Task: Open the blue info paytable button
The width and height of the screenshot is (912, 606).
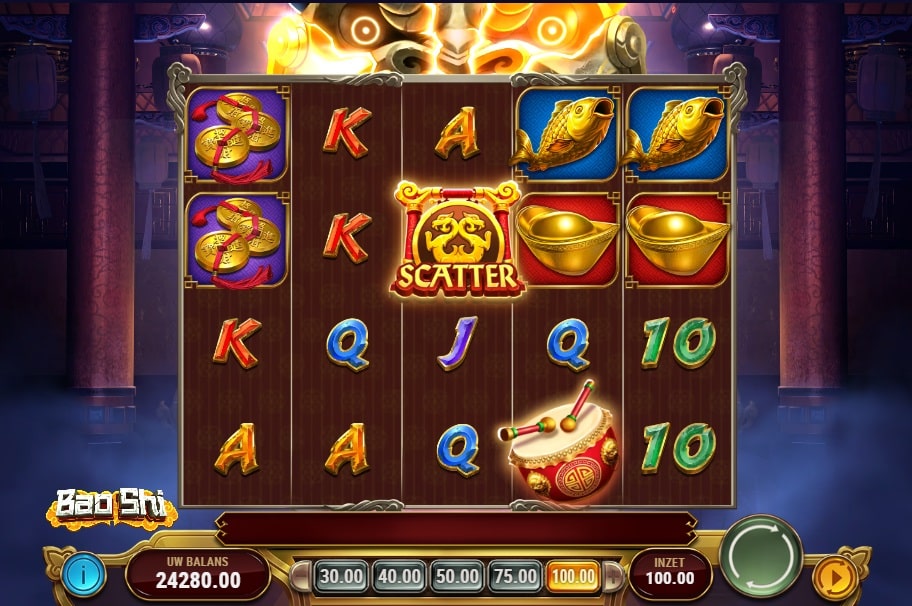Action: tap(84, 574)
